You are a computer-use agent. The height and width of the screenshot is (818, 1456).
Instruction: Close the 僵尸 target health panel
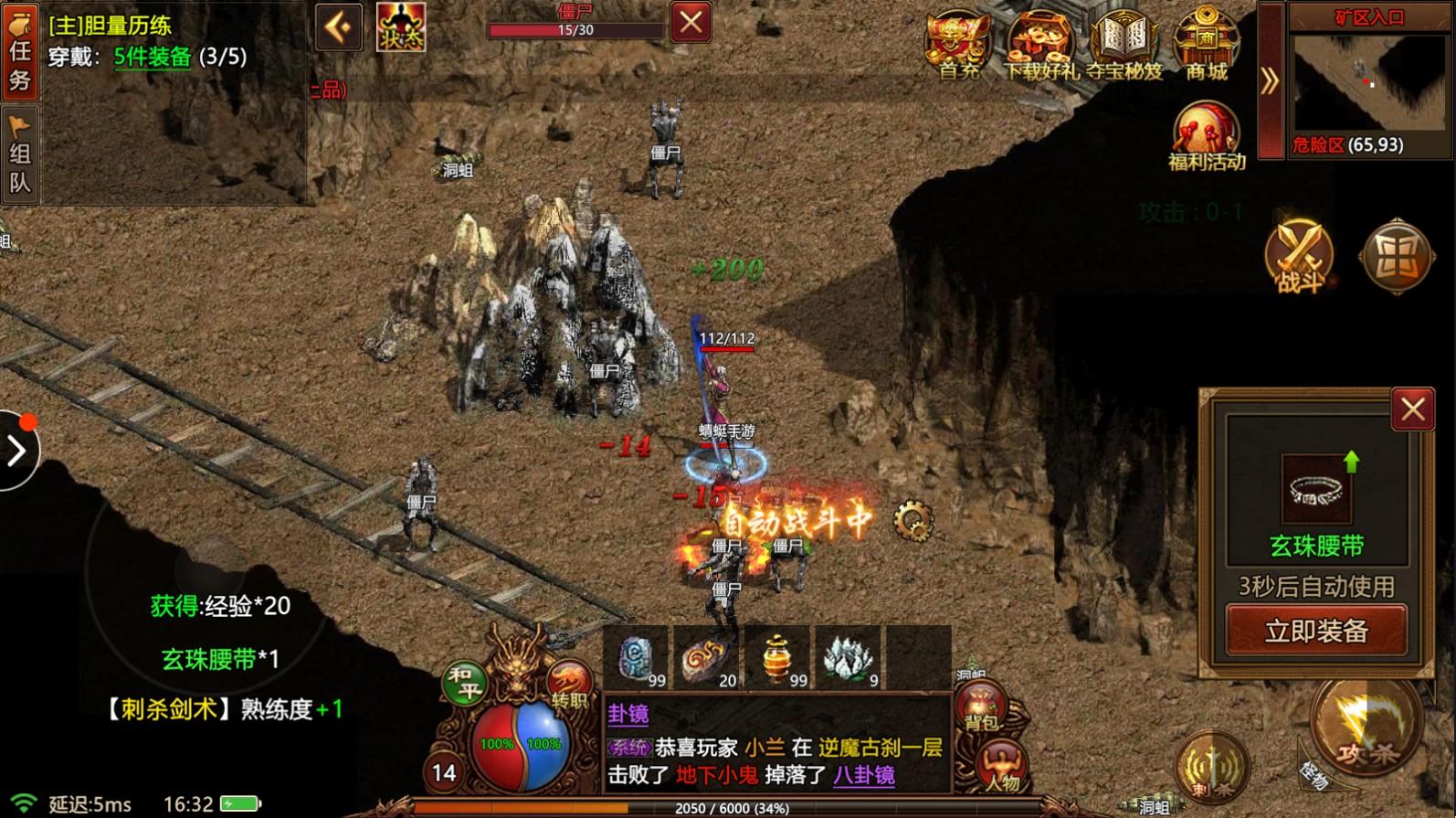tap(691, 23)
